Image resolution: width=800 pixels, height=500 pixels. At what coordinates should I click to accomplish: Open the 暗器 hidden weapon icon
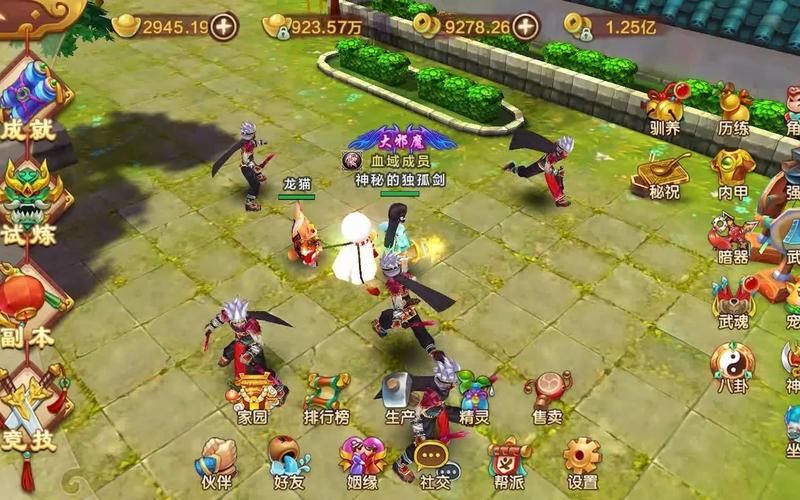[733, 238]
